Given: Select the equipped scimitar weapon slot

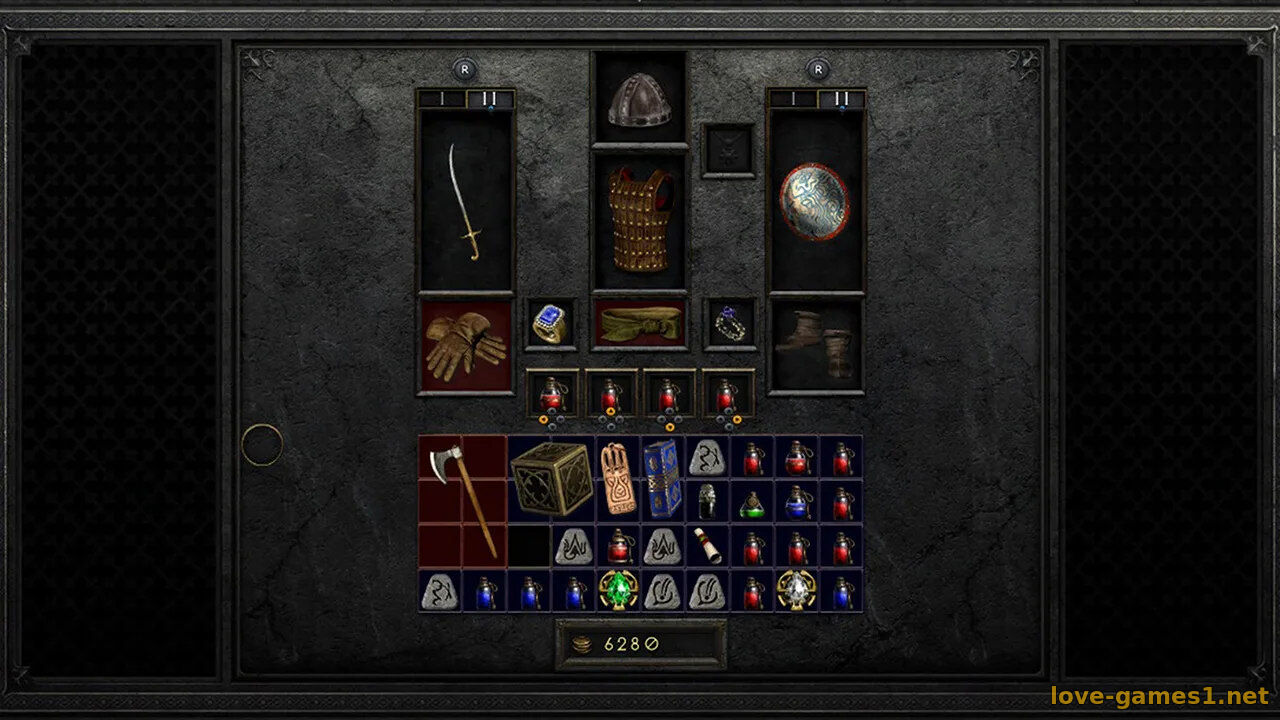Looking at the screenshot, I should coord(465,202).
